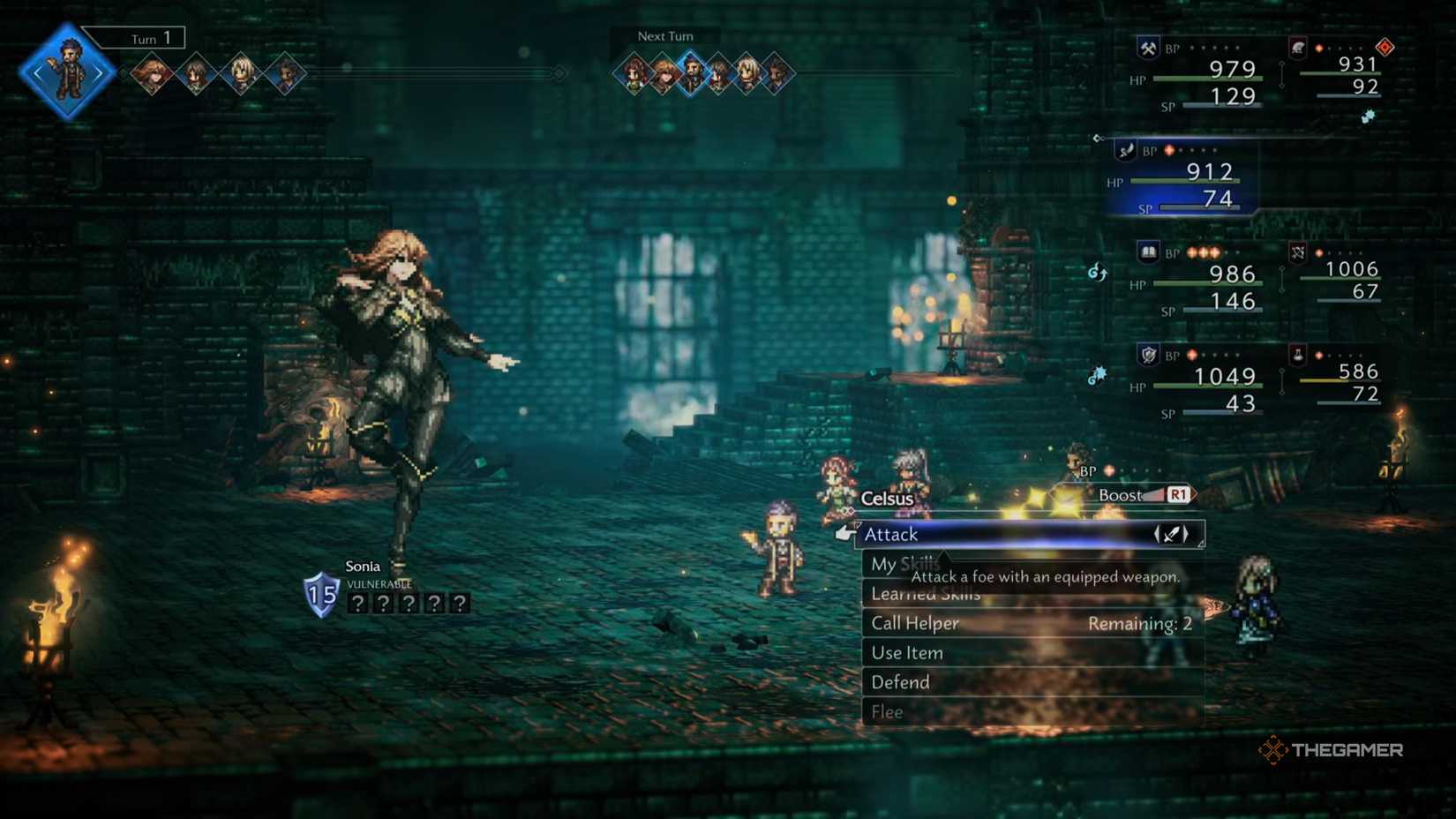Select the scholar book icon beside the BP pips
Image resolution: width=1456 pixels, height=819 pixels.
(x=1147, y=252)
